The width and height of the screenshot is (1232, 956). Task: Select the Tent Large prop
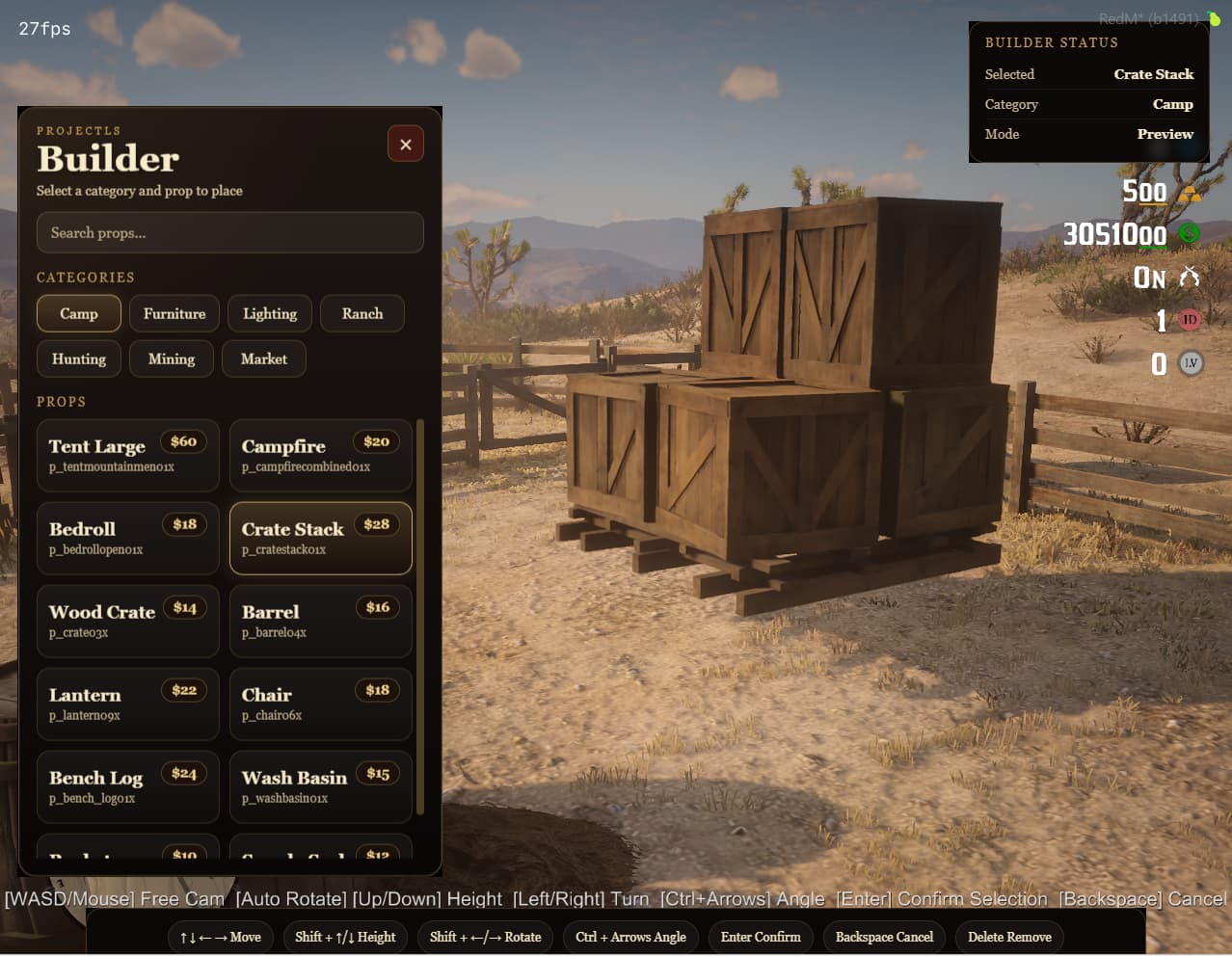pyautogui.click(x=127, y=456)
